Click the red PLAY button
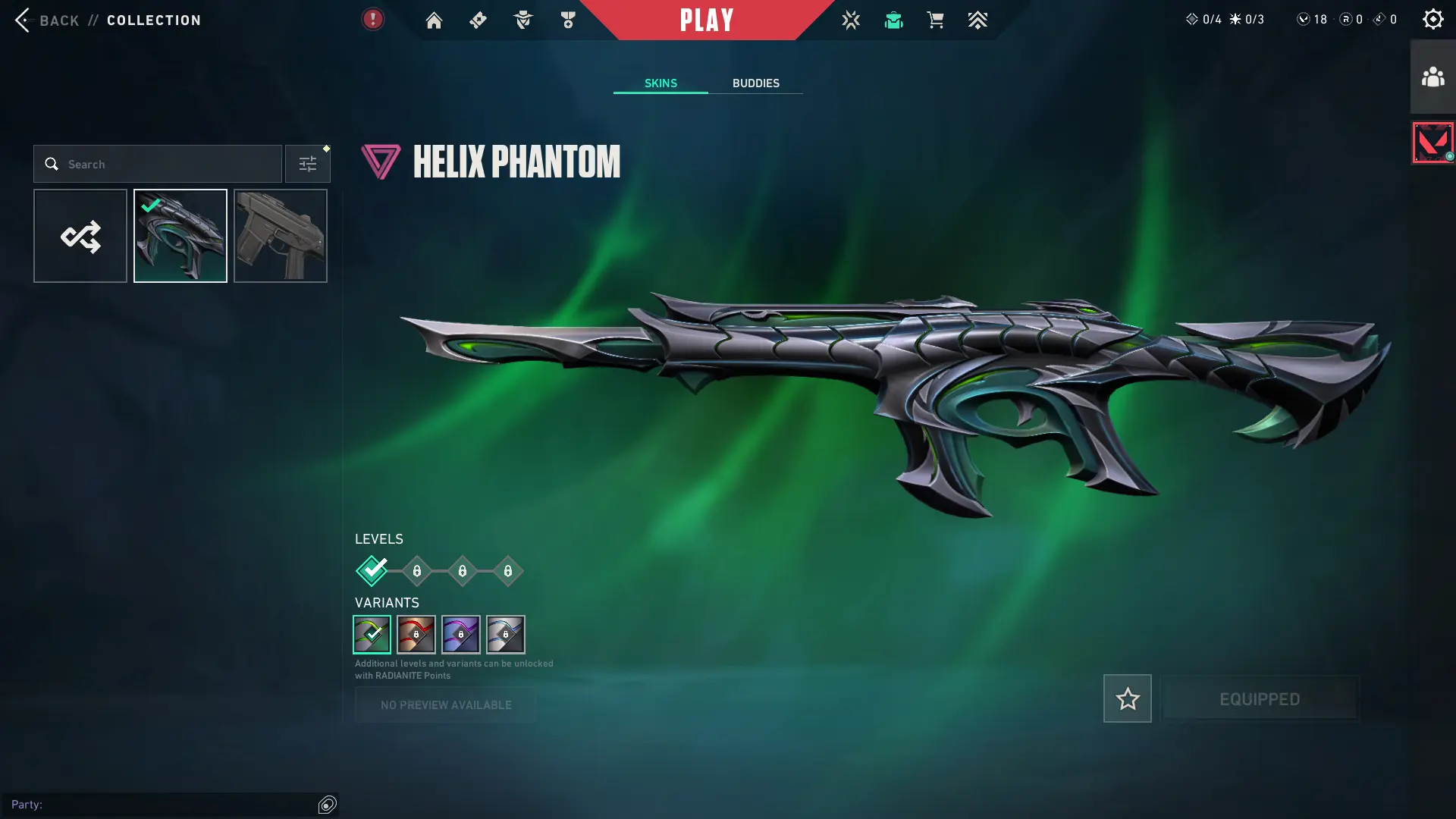The image size is (1456, 819). (706, 20)
